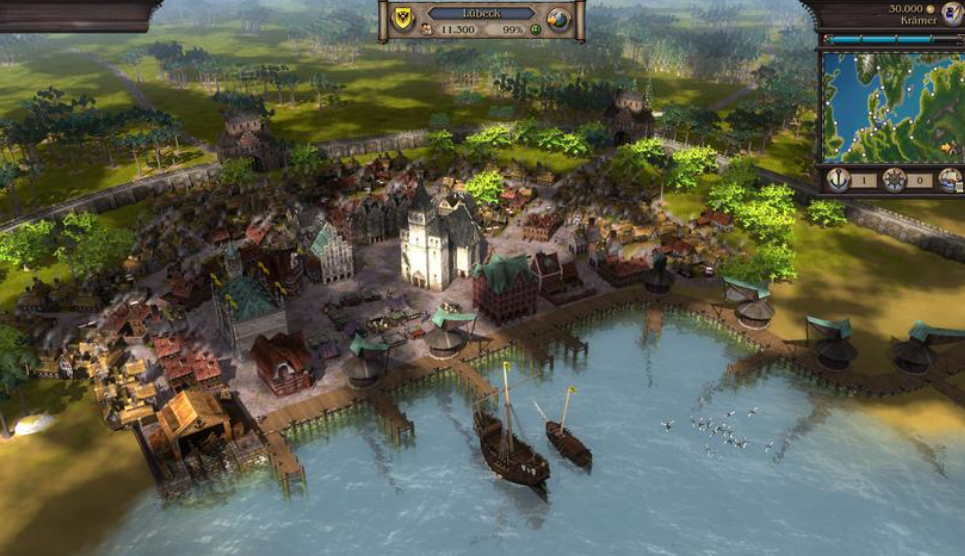This screenshot has height=556, width=965.
Task: Click the yellow Lübeck coat of arms shield
Action: (x=403, y=19)
